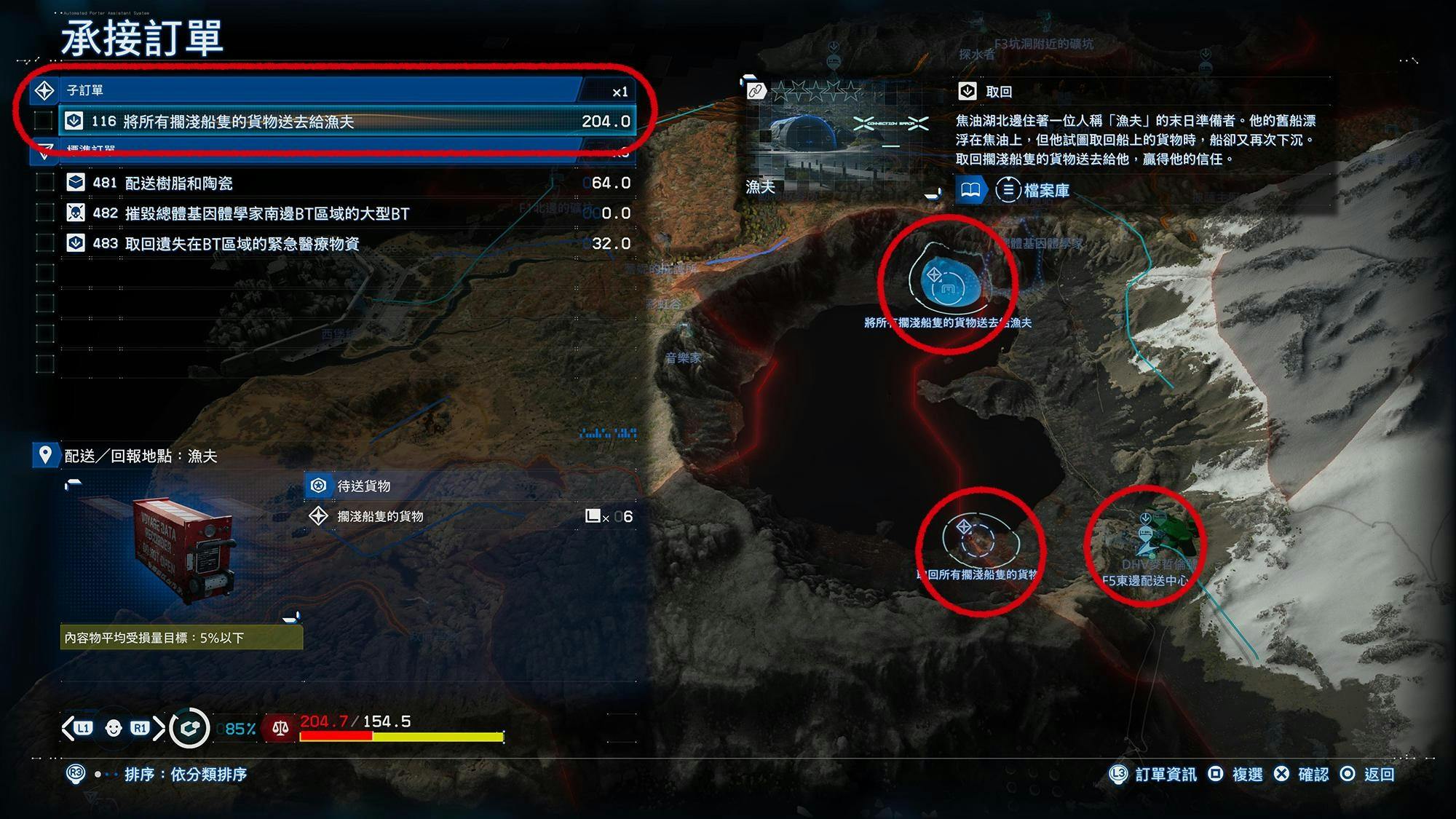Open 訂單資訊 order details

tap(1153, 775)
